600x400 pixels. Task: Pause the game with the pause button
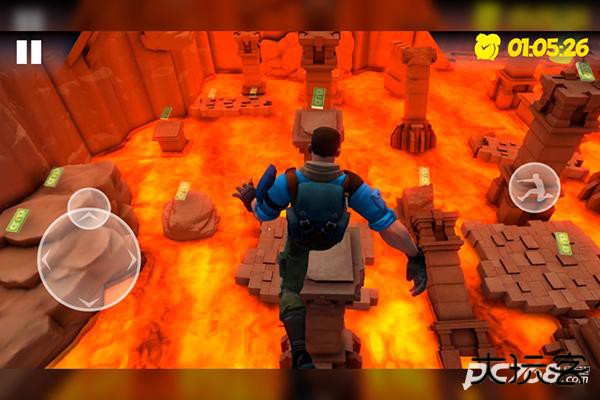coord(29,52)
